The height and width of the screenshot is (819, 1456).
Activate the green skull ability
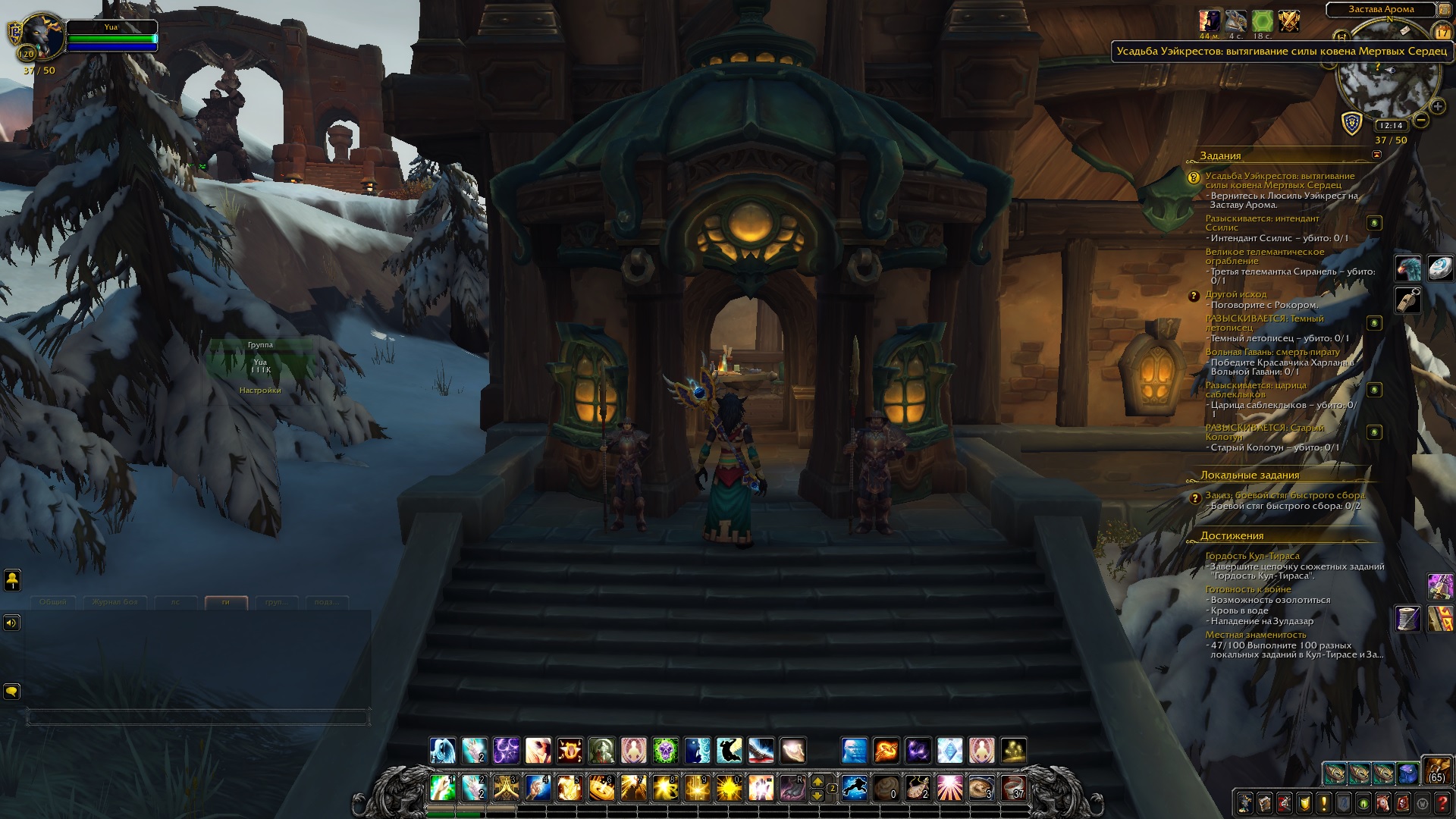tap(666, 751)
